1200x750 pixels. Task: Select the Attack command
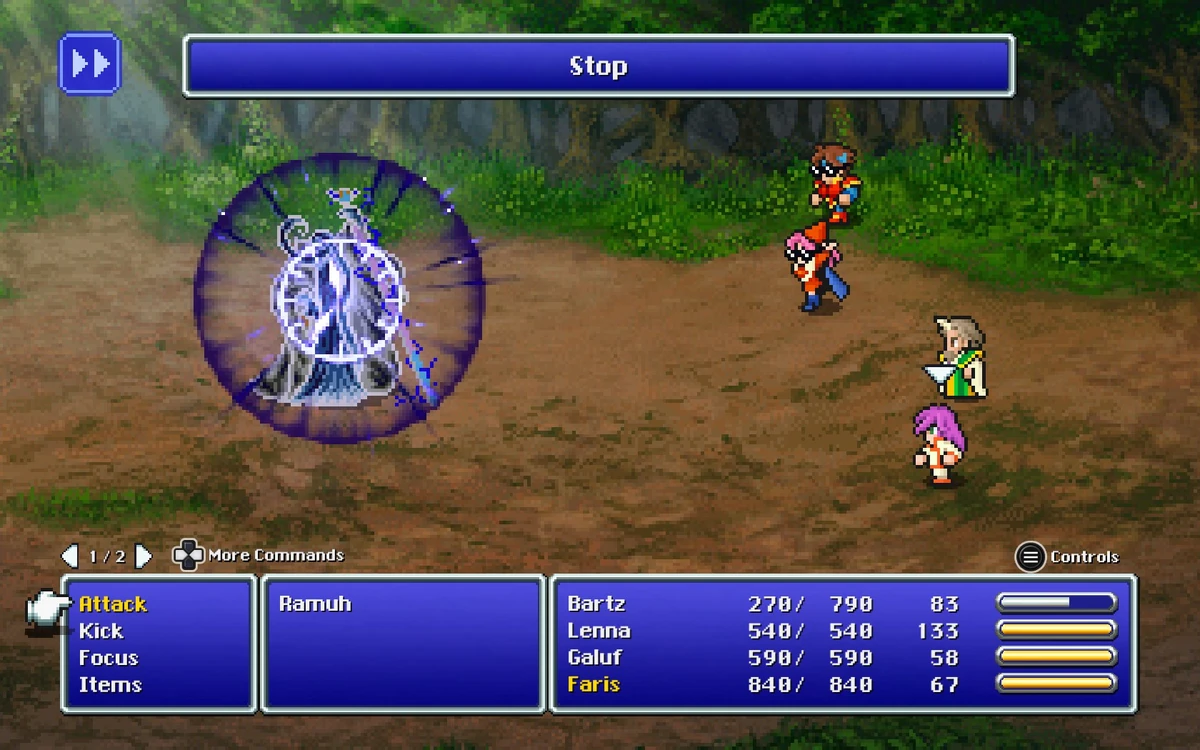(x=113, y=604)
